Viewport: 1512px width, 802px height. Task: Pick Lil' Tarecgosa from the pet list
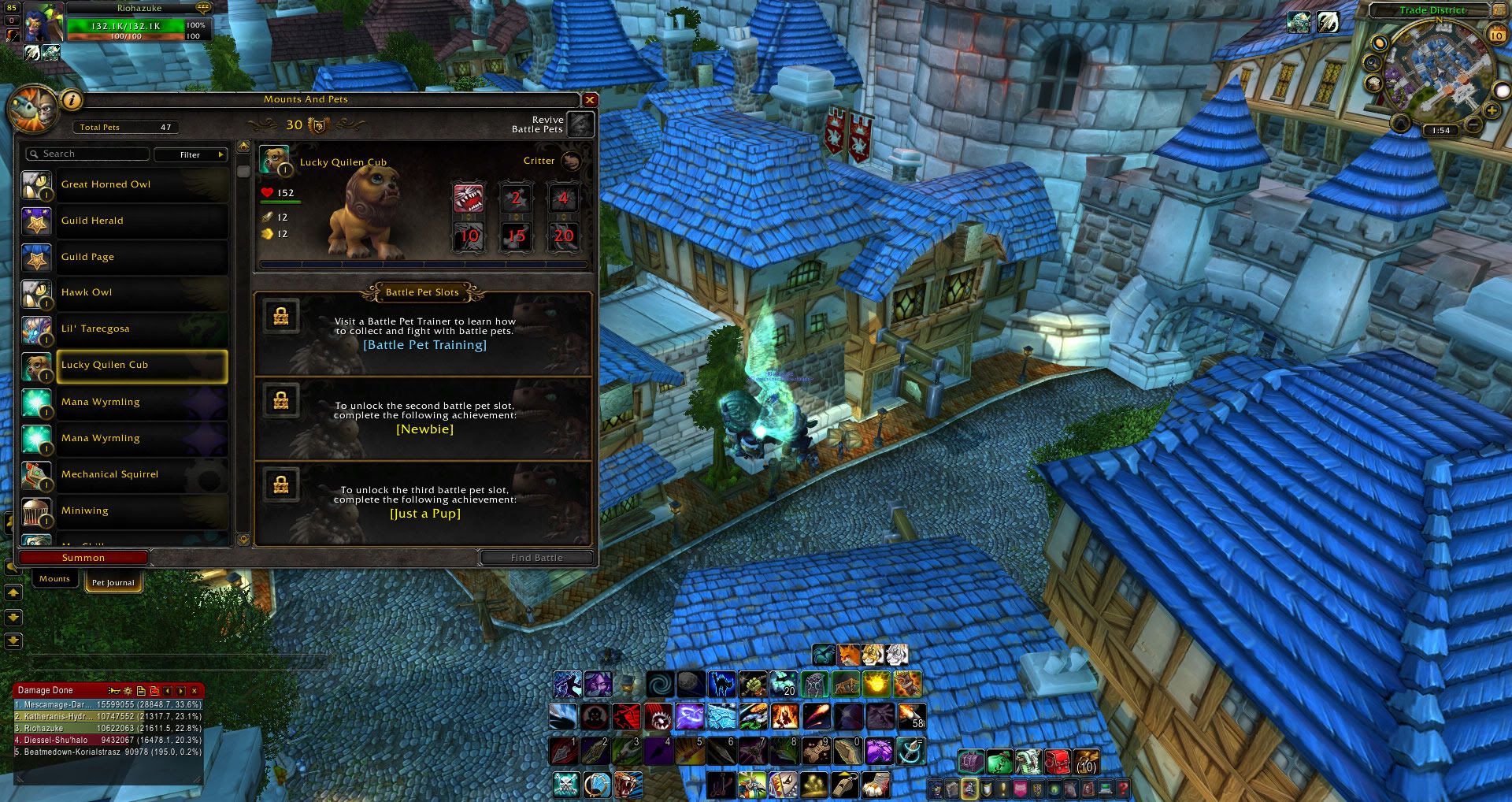(x=126, y=329)
